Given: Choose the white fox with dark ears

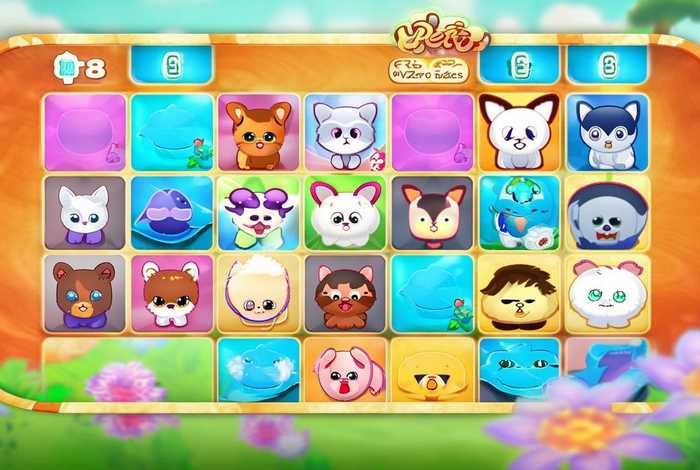Looking at the screenshot, I should (519, 132).
